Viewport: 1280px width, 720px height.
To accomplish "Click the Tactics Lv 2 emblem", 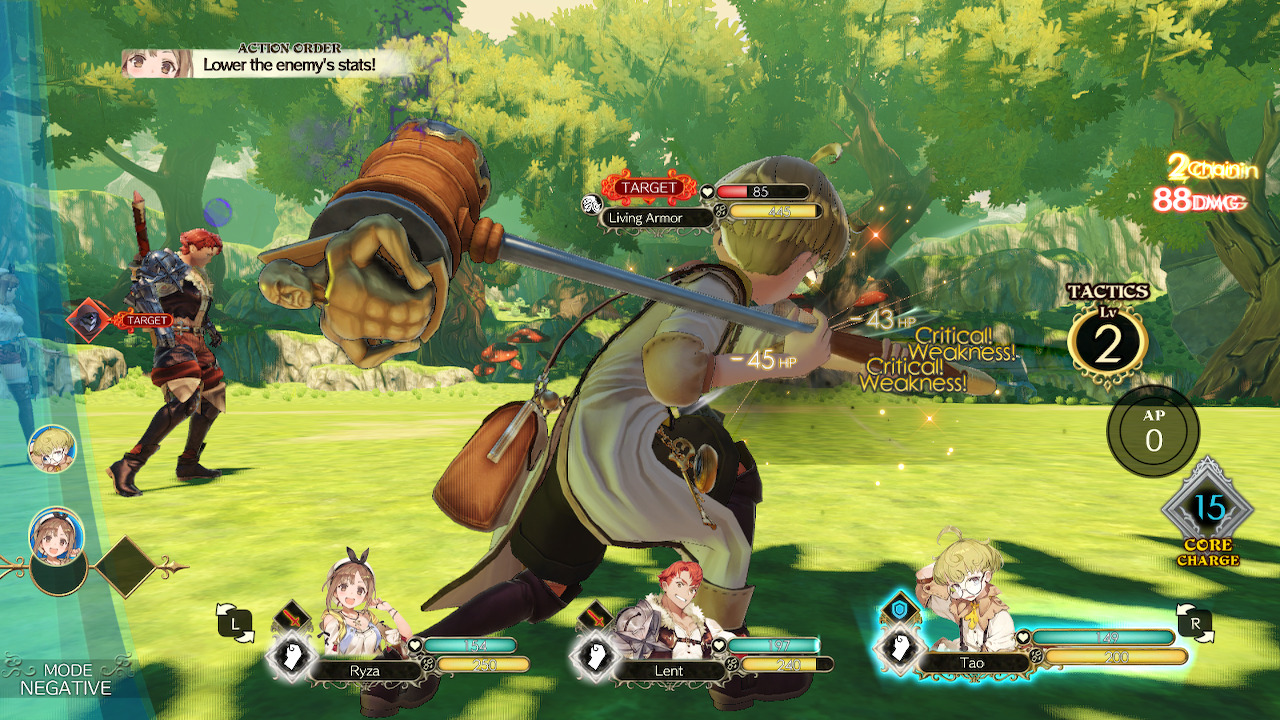I will coord(1107,340).
